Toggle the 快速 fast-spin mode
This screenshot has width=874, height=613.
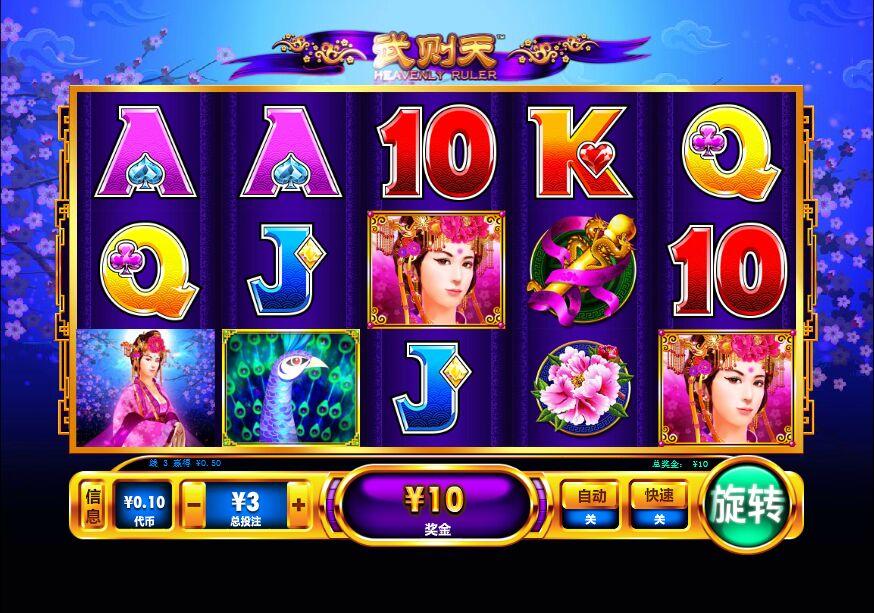[x=658, y=505]
